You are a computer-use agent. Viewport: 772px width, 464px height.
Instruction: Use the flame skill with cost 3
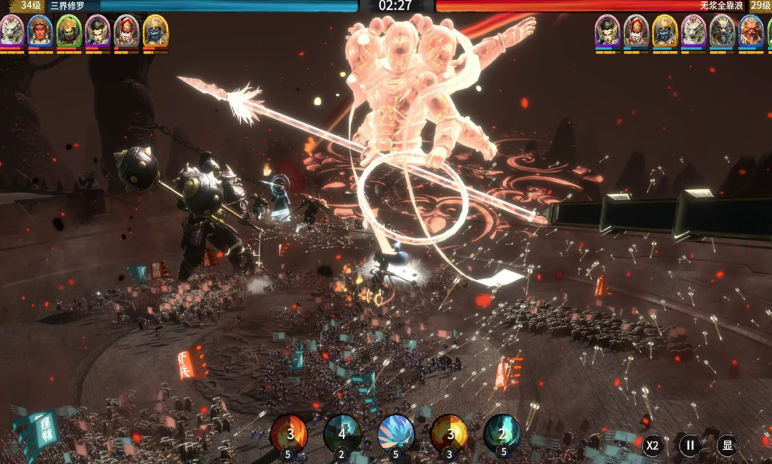pyautogui.click(x=449, y=434)
